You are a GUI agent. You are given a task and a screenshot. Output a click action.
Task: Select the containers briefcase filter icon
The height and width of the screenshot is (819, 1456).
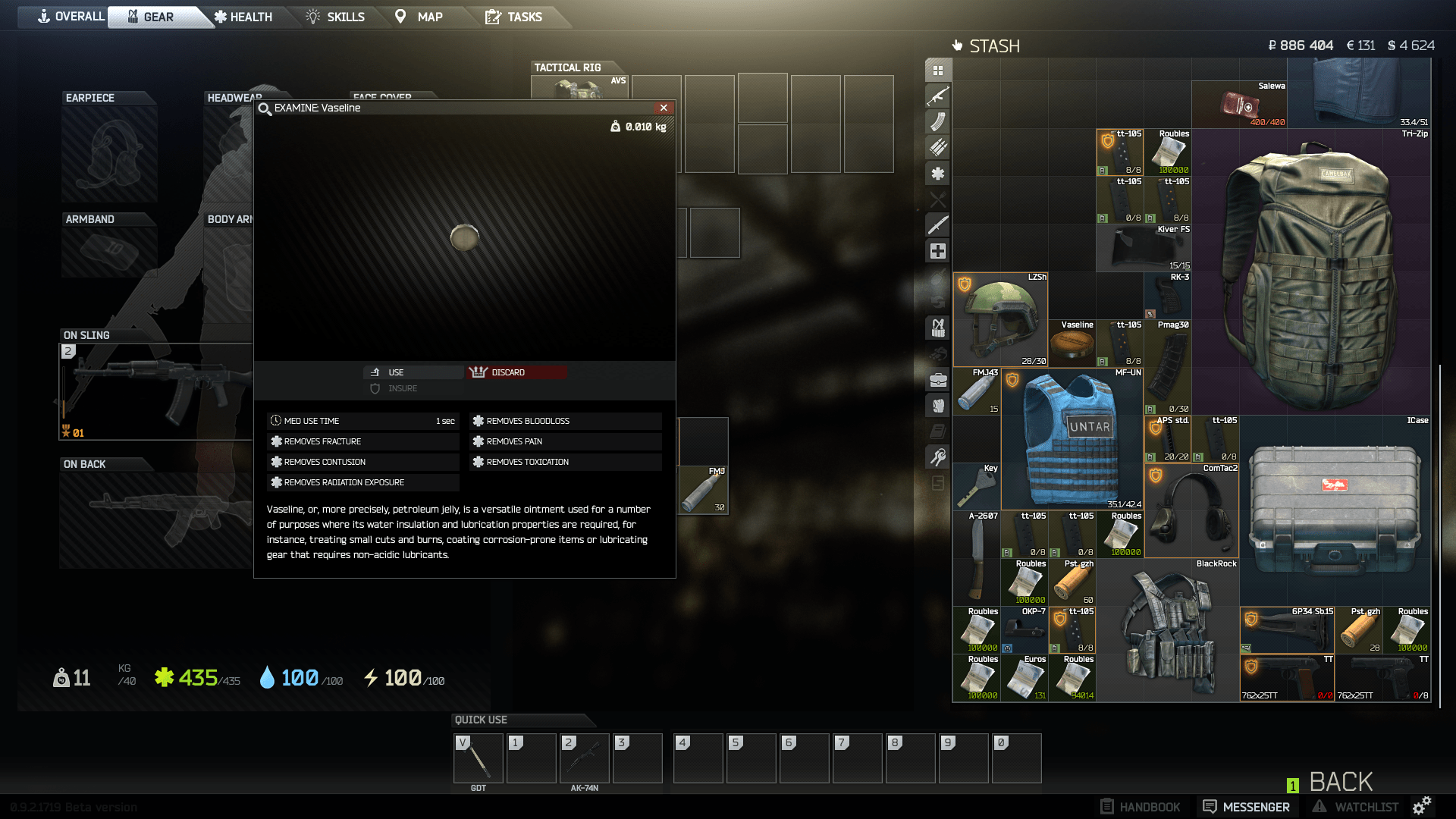click(938, 380)
